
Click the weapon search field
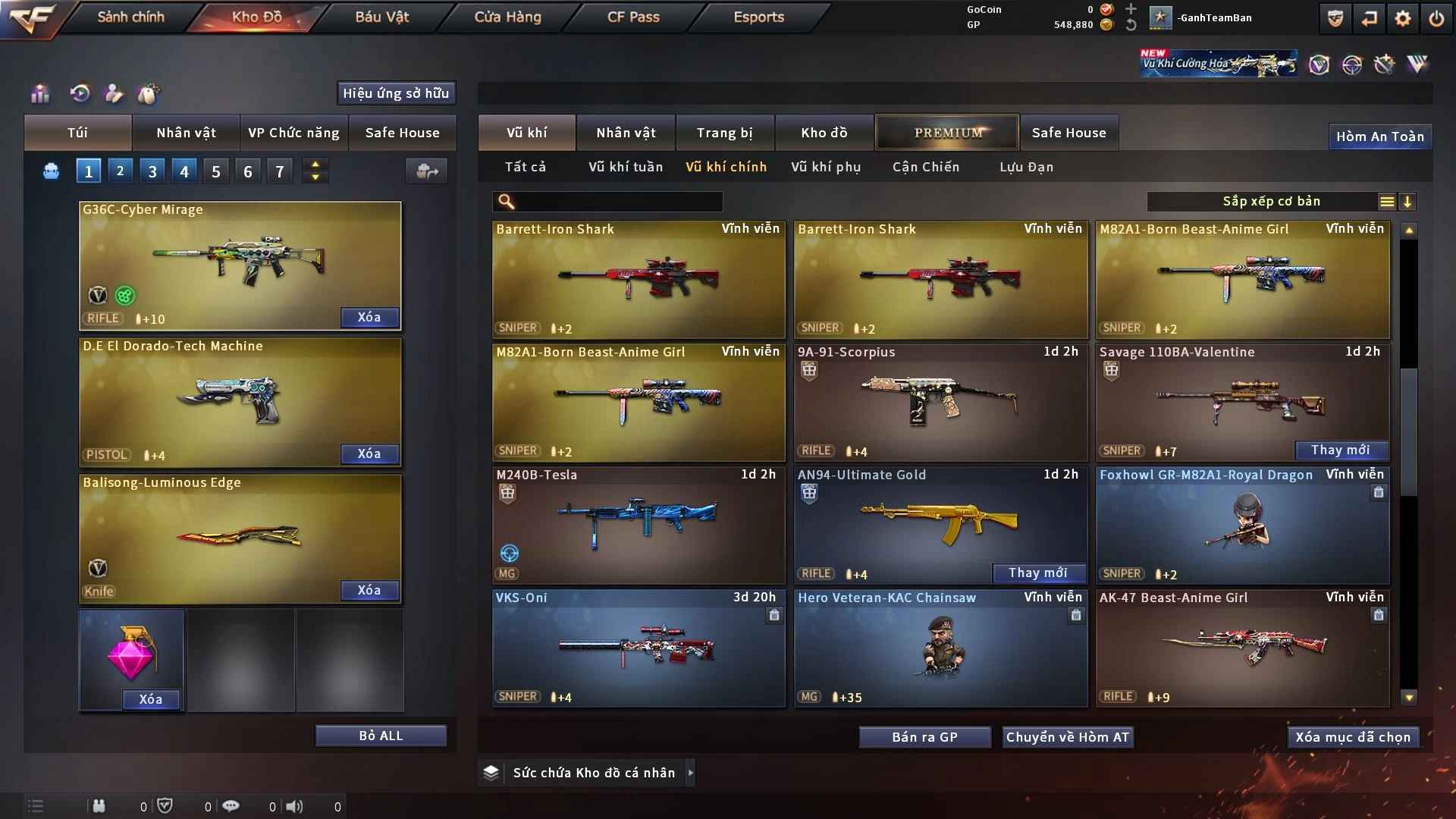pyautogui.click(x=618, y=202)
